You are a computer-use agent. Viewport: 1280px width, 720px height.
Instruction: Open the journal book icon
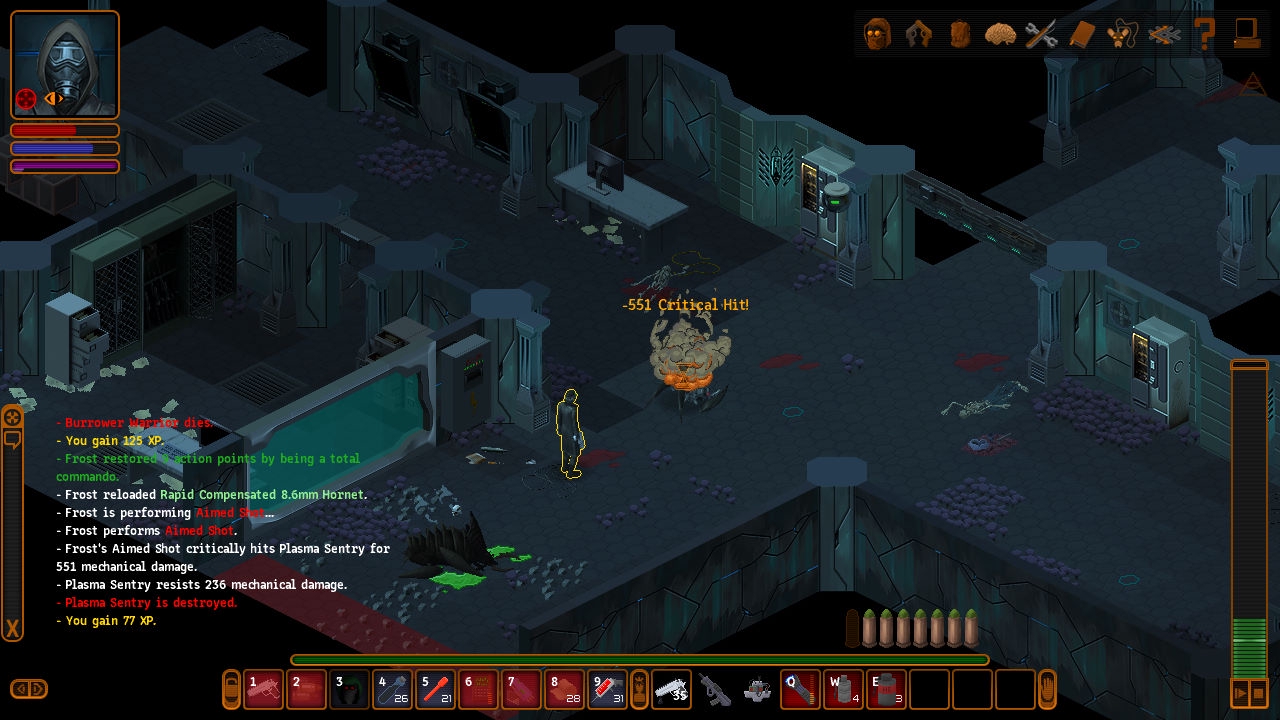pyautogui.click(x=1082, y=34)
